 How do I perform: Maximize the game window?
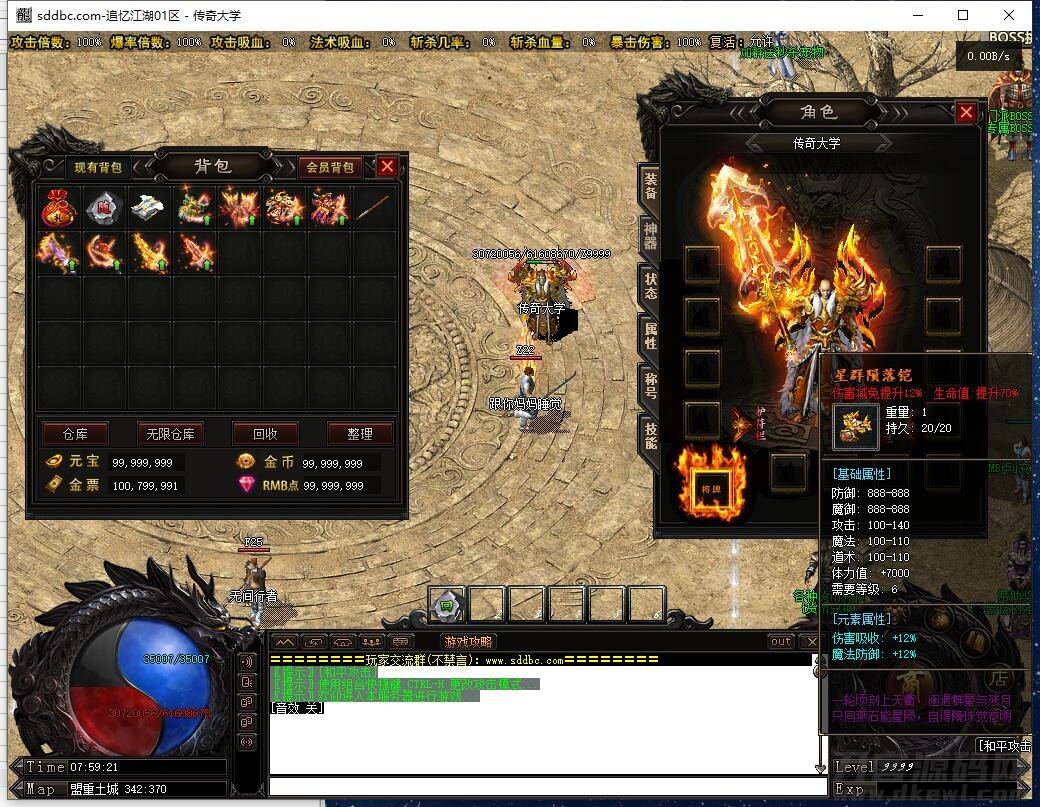(x=963, y=15)
